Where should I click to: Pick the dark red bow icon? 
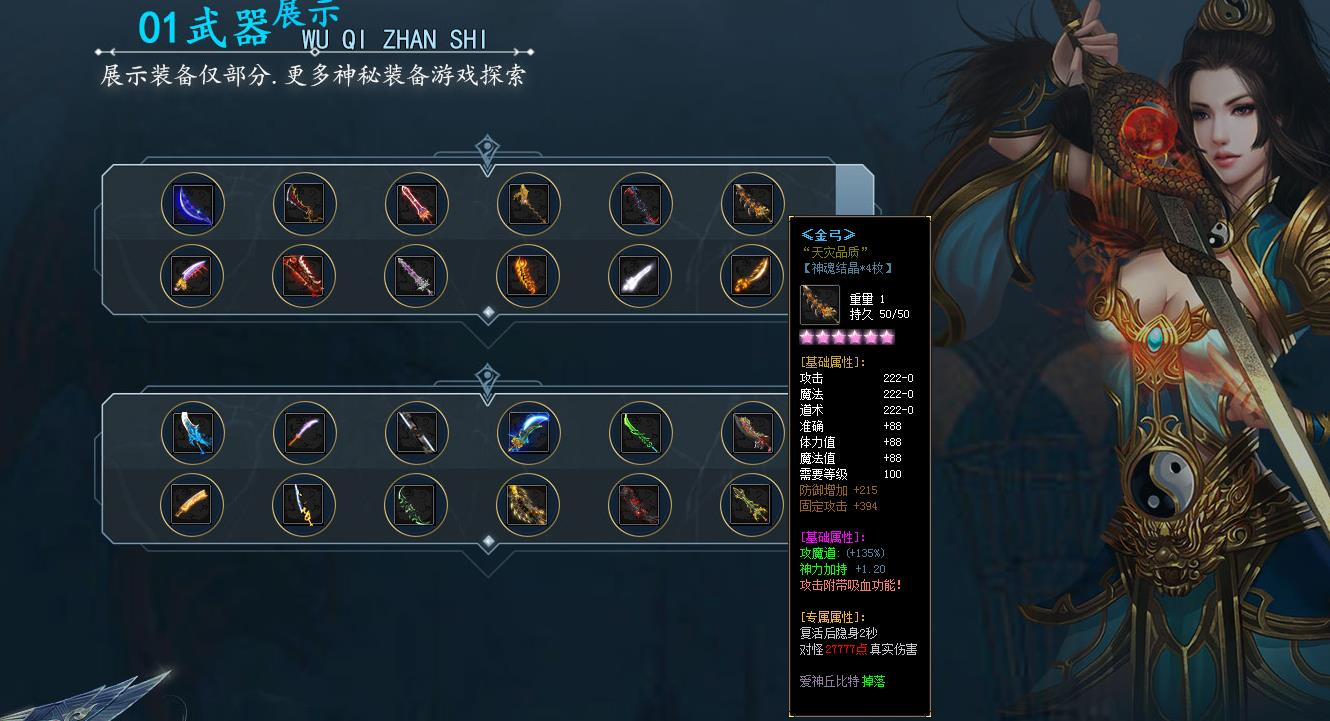pos(640,504)
